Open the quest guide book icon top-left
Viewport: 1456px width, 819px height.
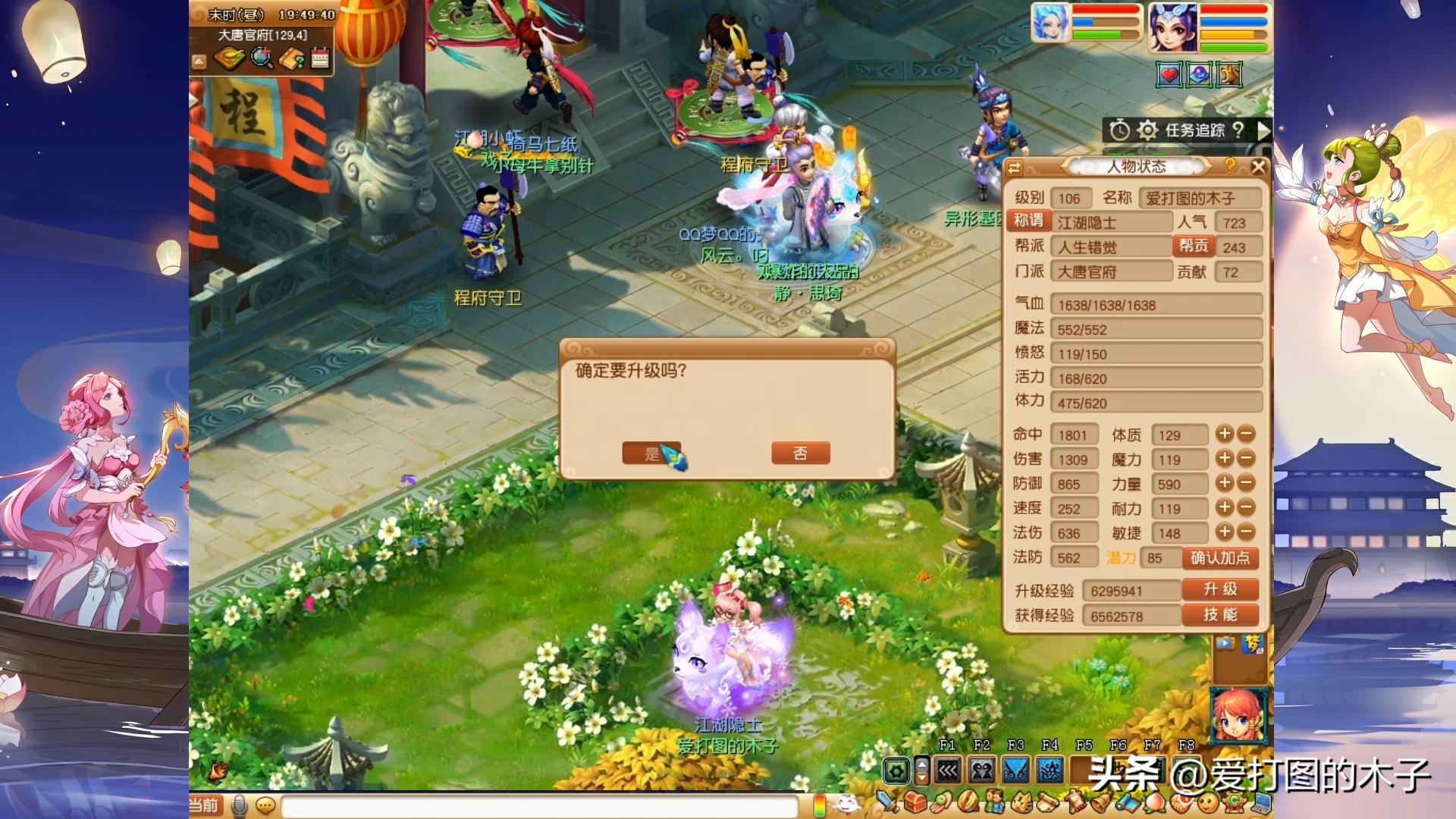pos(290,60)
